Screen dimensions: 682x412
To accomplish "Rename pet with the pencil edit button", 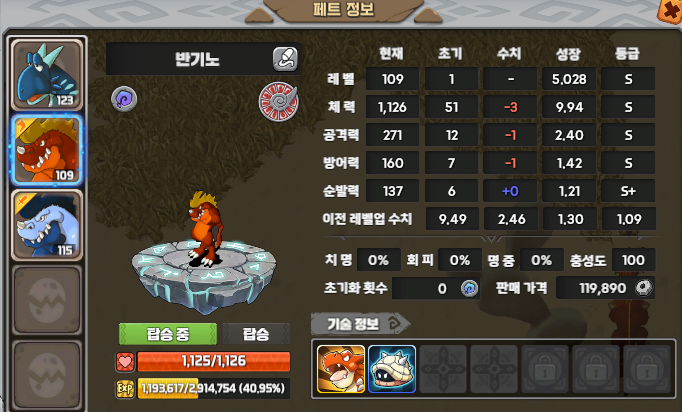I will 285,58.
